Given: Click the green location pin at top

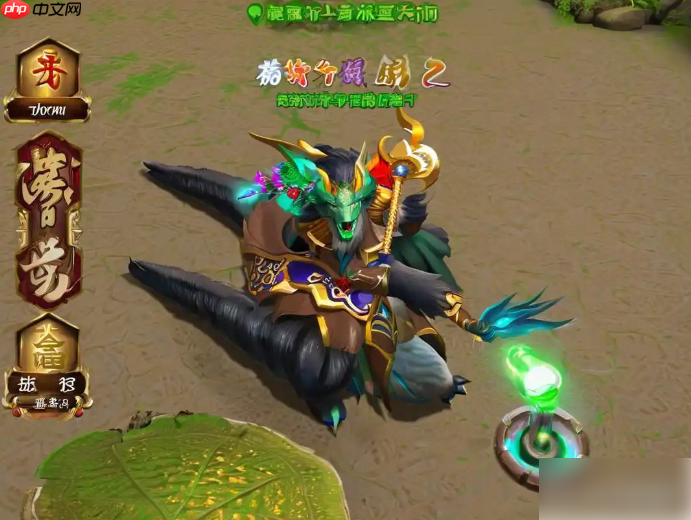Looking at the screenshot, I should (x=254, y=13).
